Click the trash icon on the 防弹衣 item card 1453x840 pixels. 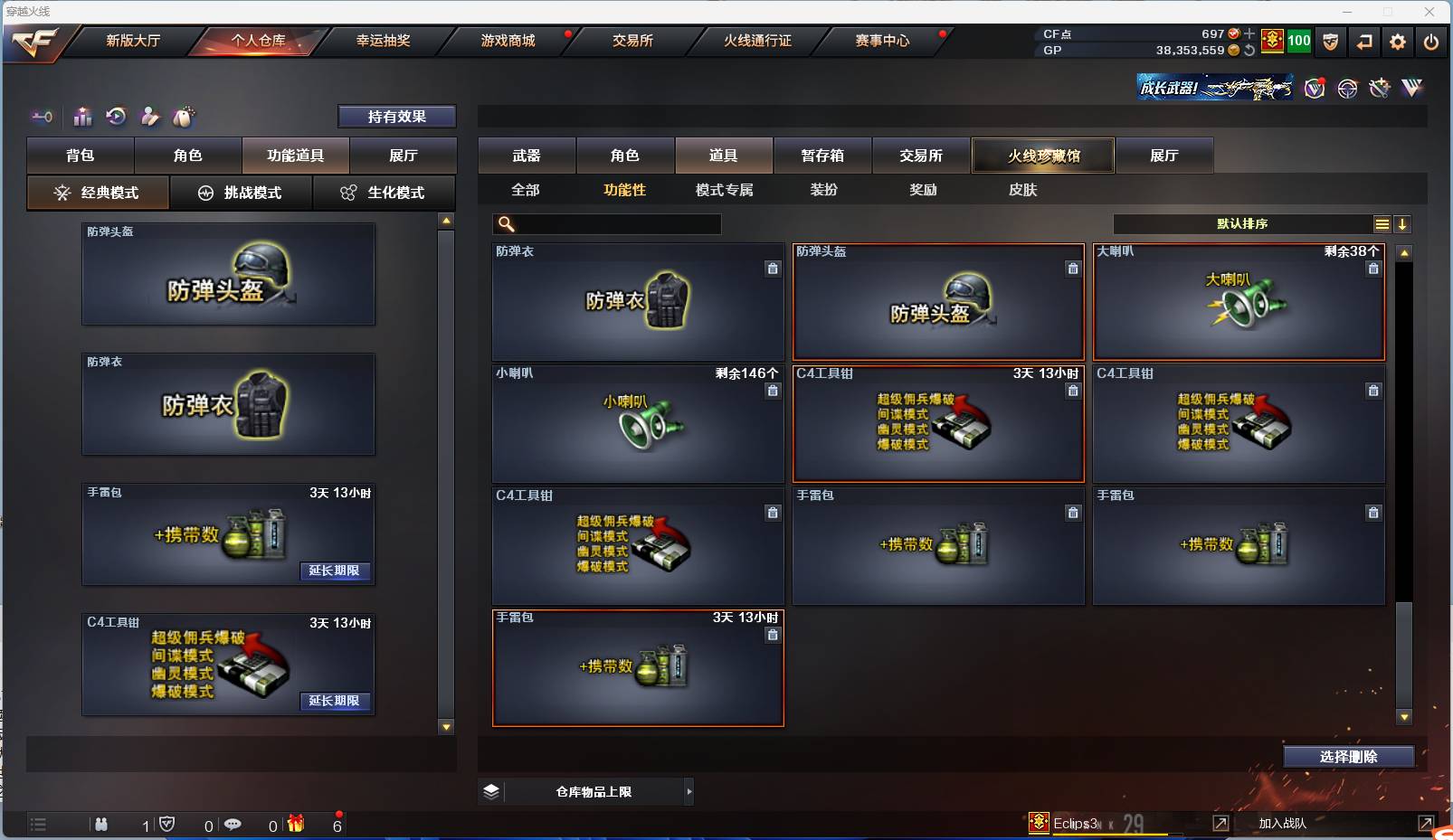coord(774,269)
